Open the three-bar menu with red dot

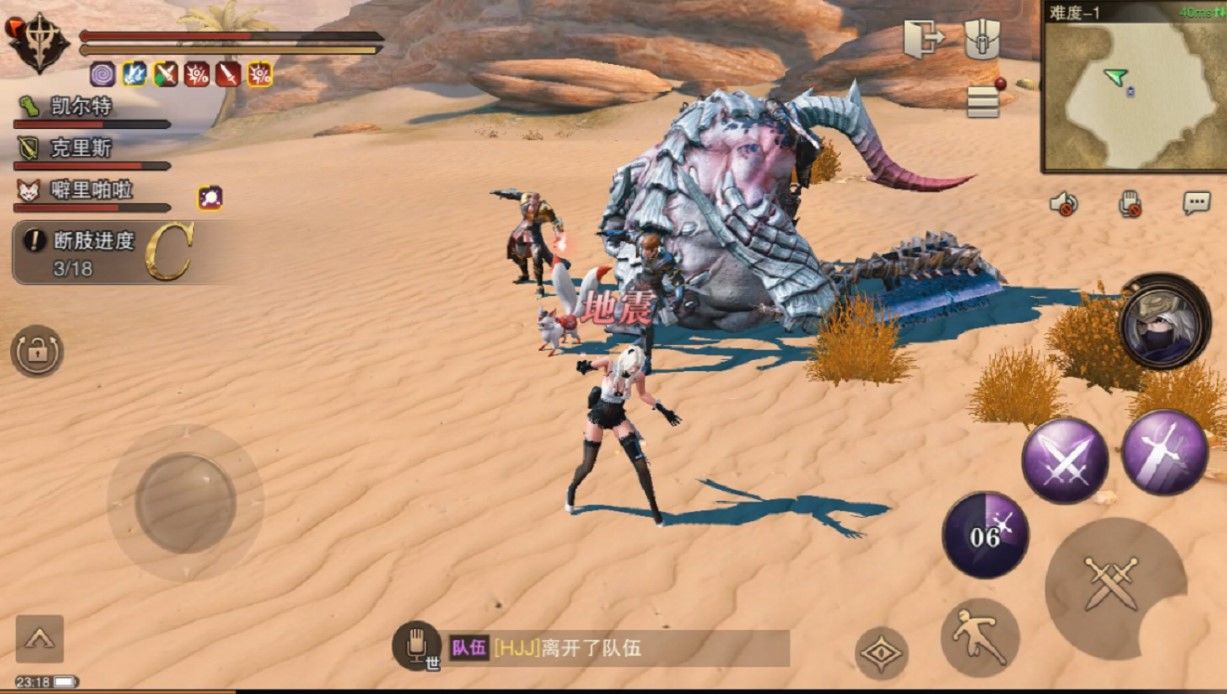click(x=984, y=101)
